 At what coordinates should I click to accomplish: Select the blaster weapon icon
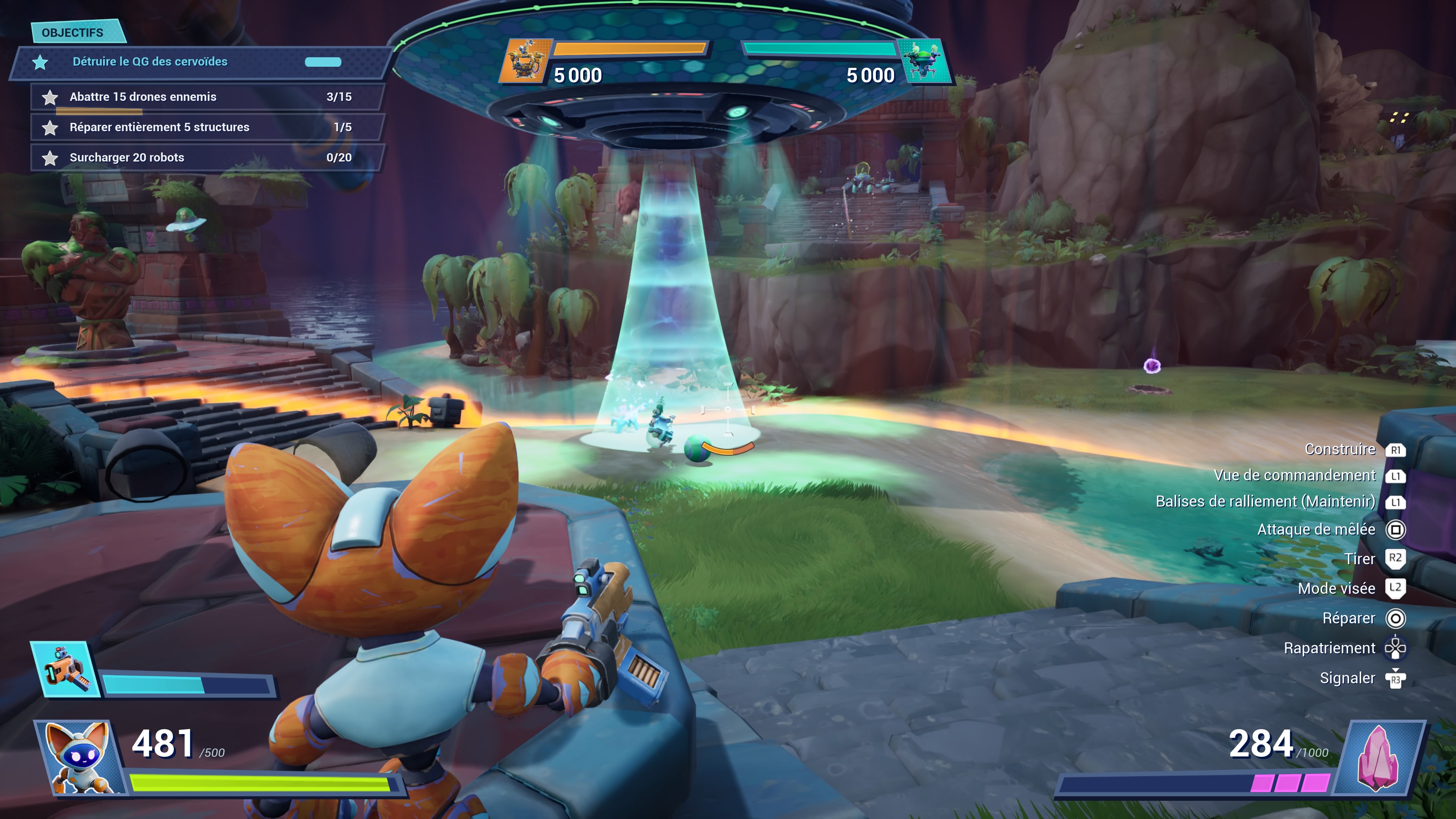66,669
